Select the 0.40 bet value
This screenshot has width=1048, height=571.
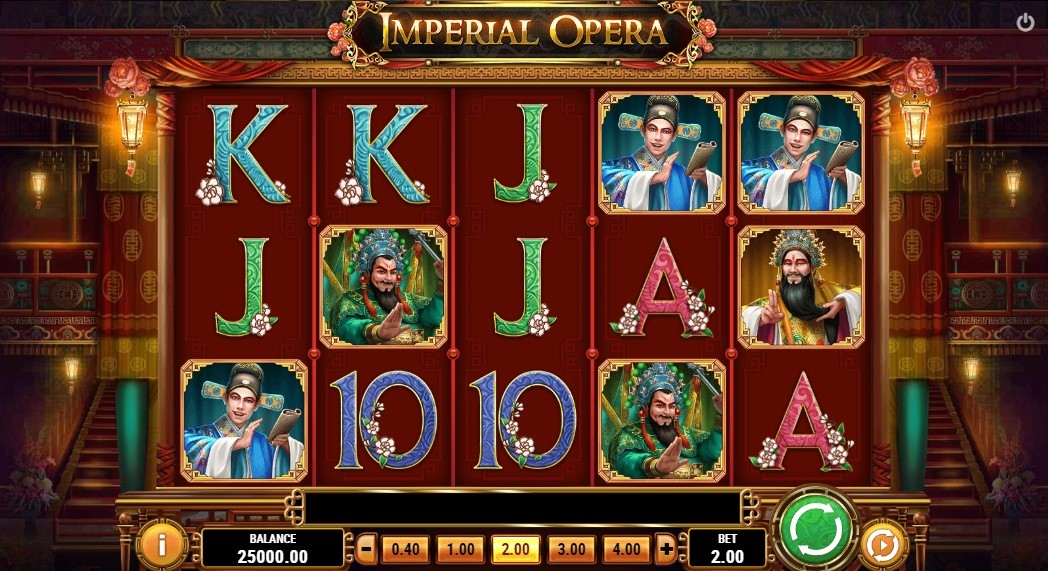click(x=404, y=548)
